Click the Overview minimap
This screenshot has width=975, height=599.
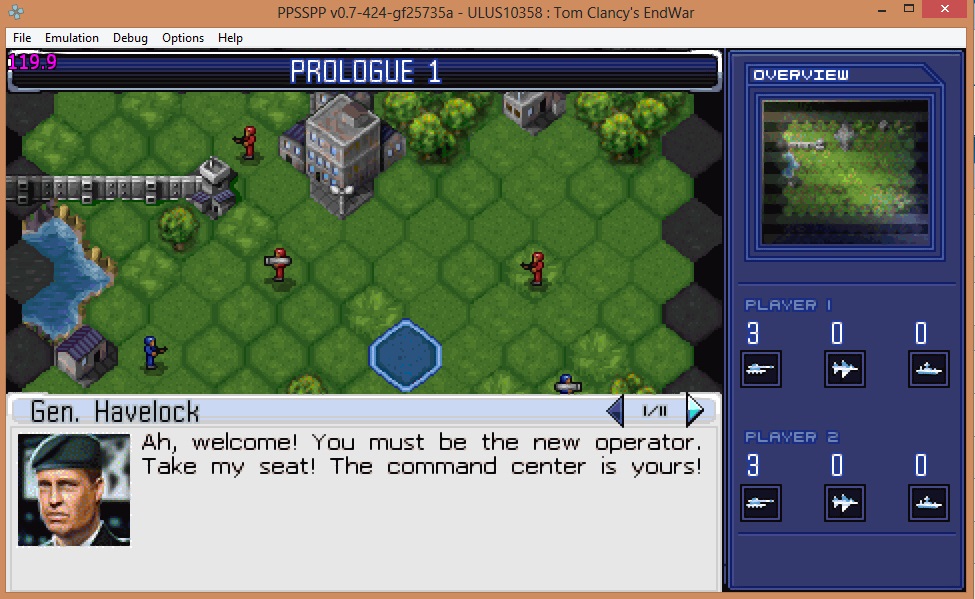coord(845,172)
